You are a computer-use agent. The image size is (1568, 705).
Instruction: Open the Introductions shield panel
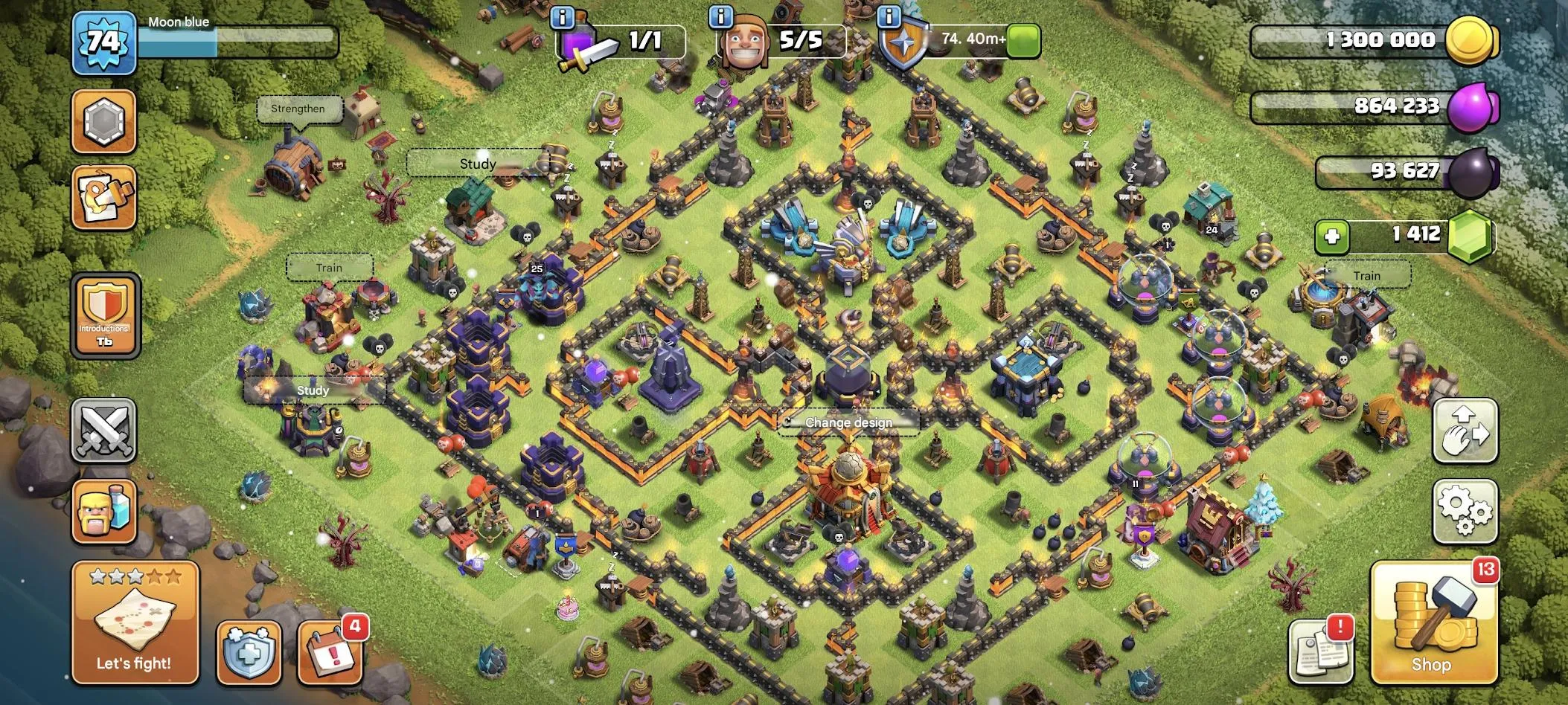104,316
